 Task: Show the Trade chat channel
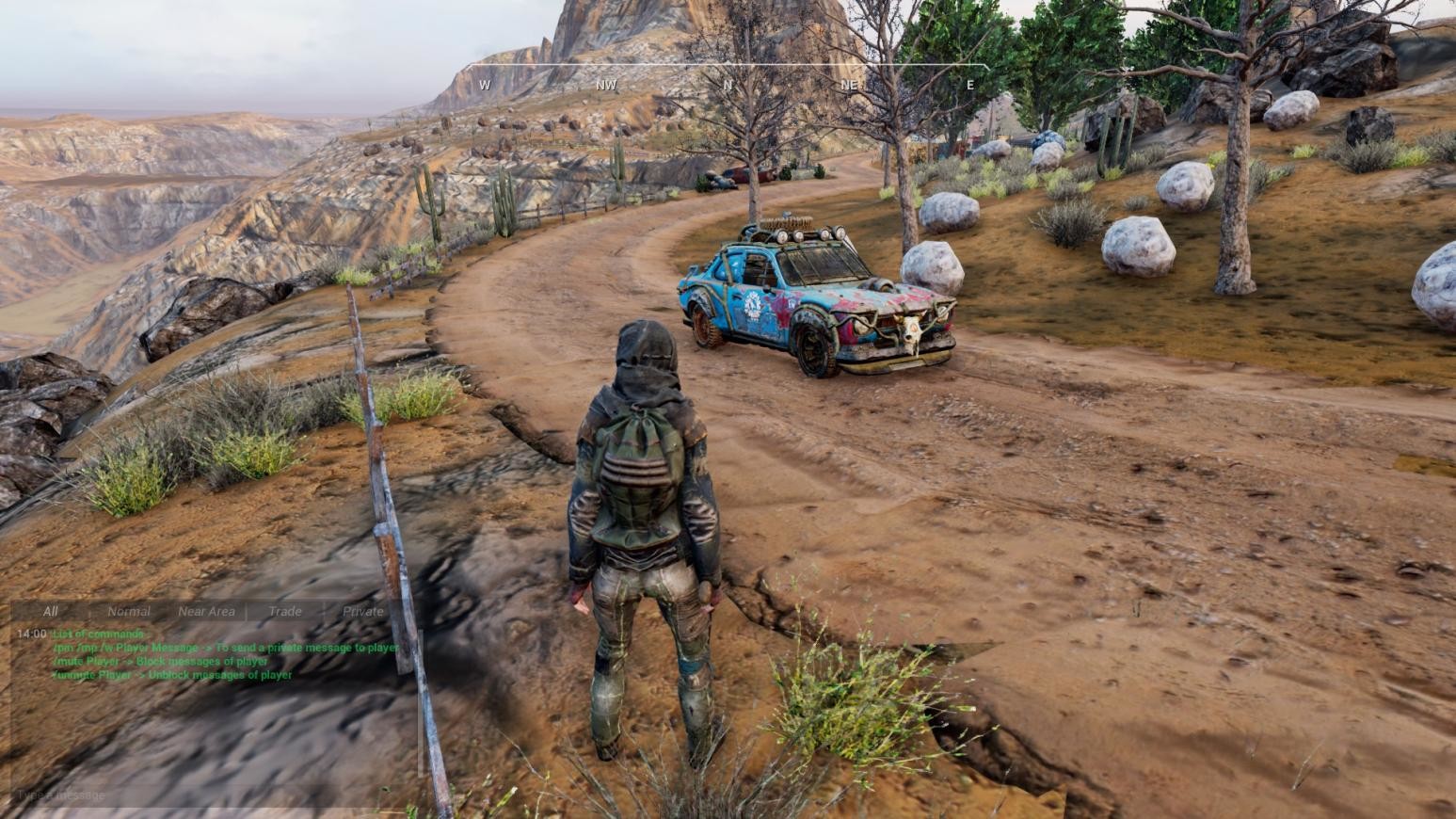[285, 611]
